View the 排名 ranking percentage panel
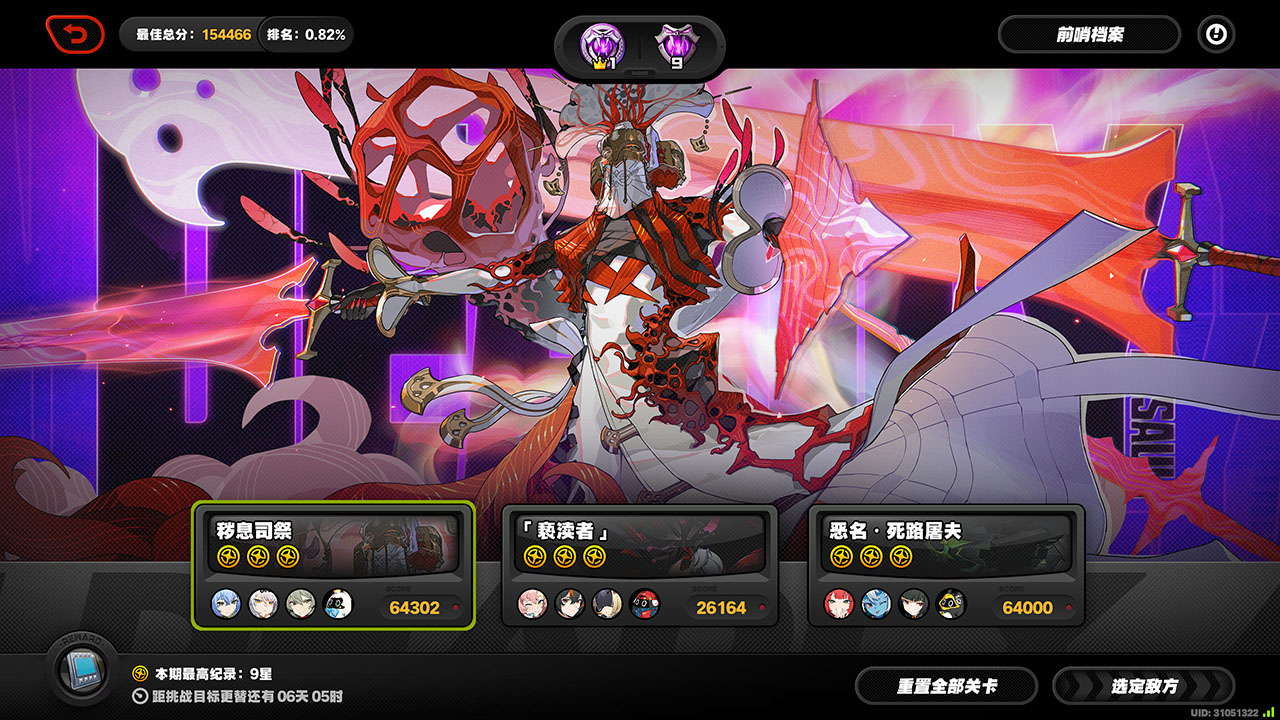Image resolution: width=1280 pixels, height=720 pixels. (306, 35)
